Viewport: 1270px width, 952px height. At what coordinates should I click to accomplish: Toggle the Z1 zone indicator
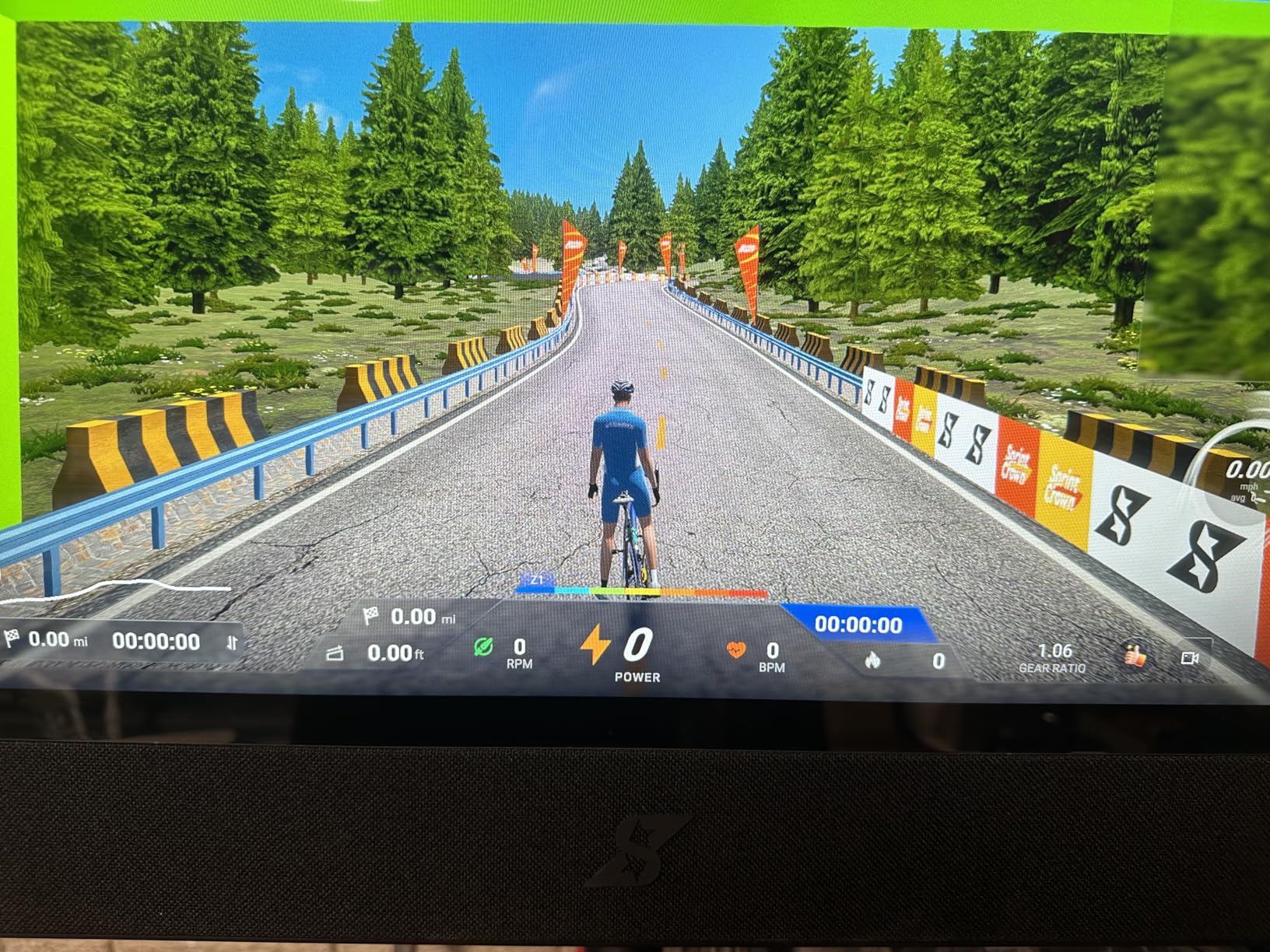pos(539,579)
